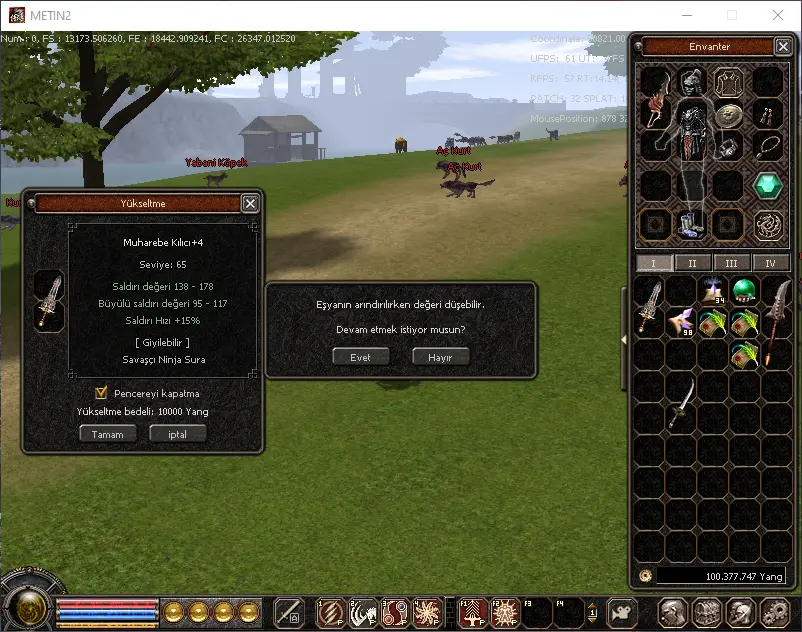Click Tamam in the Yükseltme window
This screenshot has height=632, width=802.
(108, 434)
